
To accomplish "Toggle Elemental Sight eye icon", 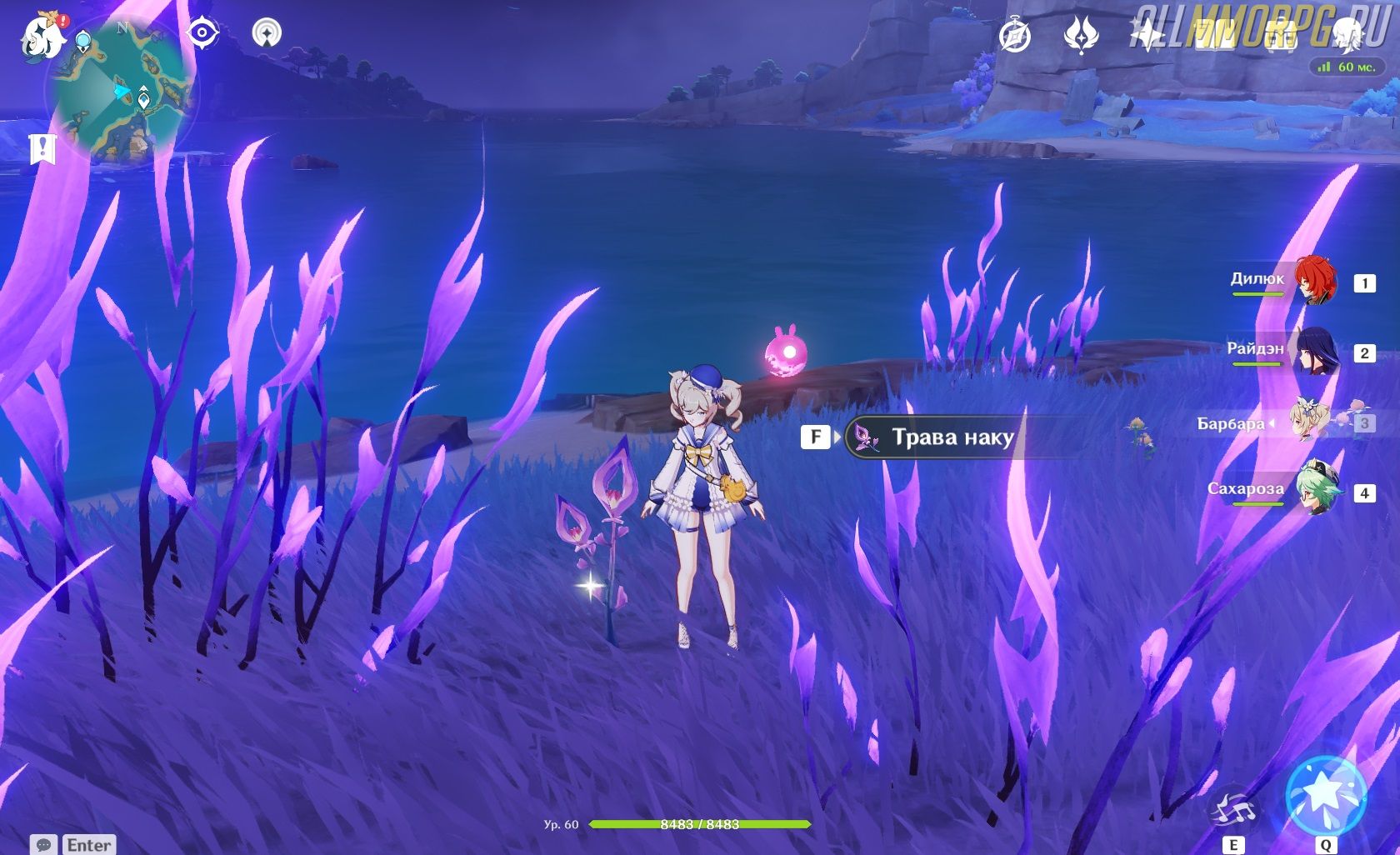I will click(202, 33).
